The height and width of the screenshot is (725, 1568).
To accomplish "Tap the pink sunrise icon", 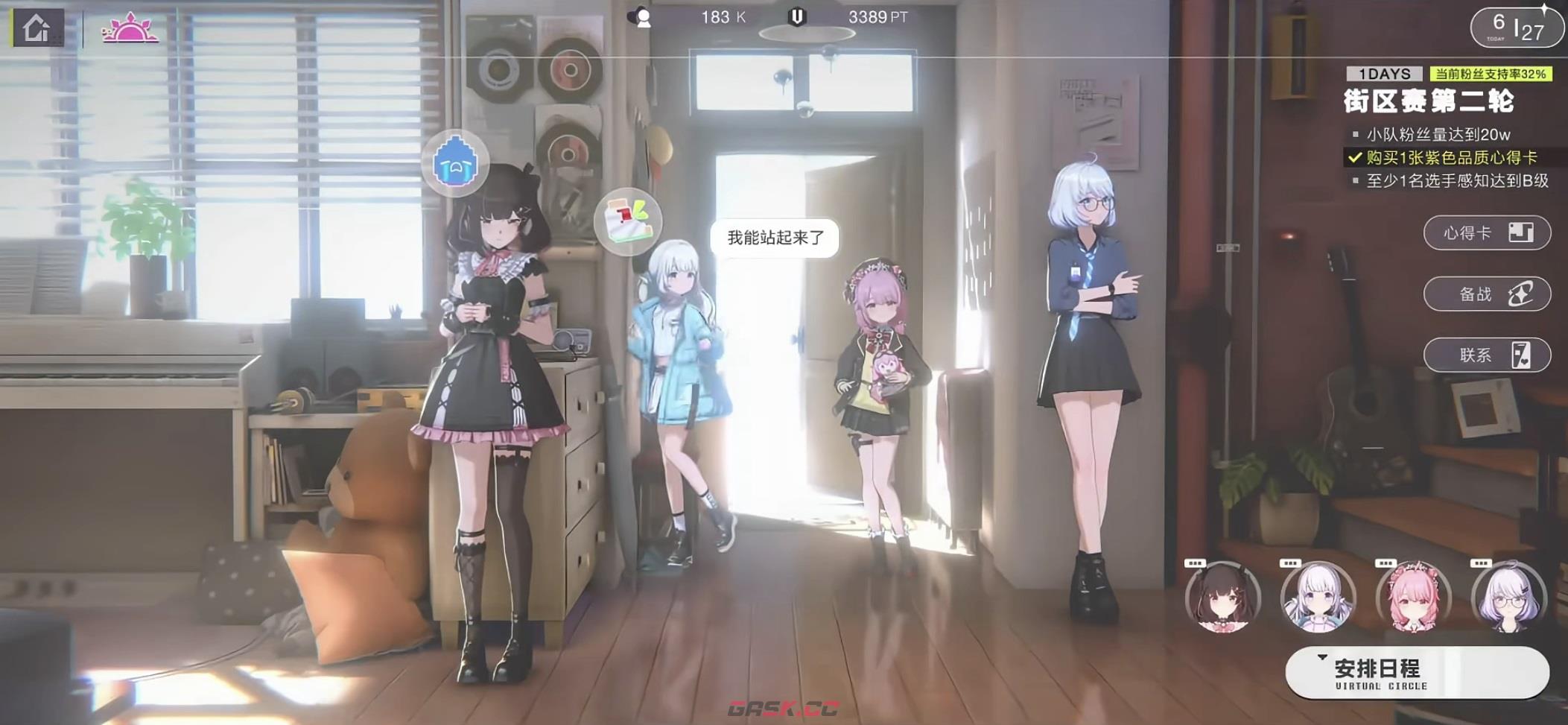I will (131, 28).
